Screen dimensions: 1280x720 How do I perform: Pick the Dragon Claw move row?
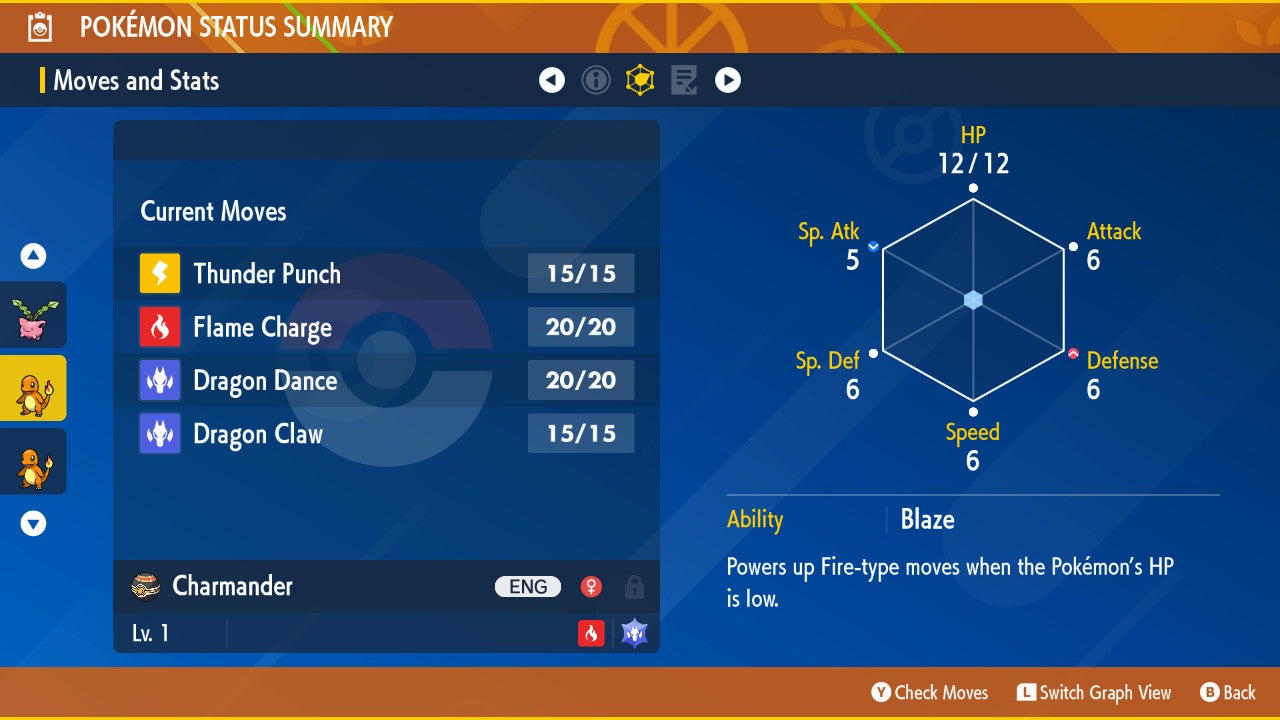click(x=386, y=434)
